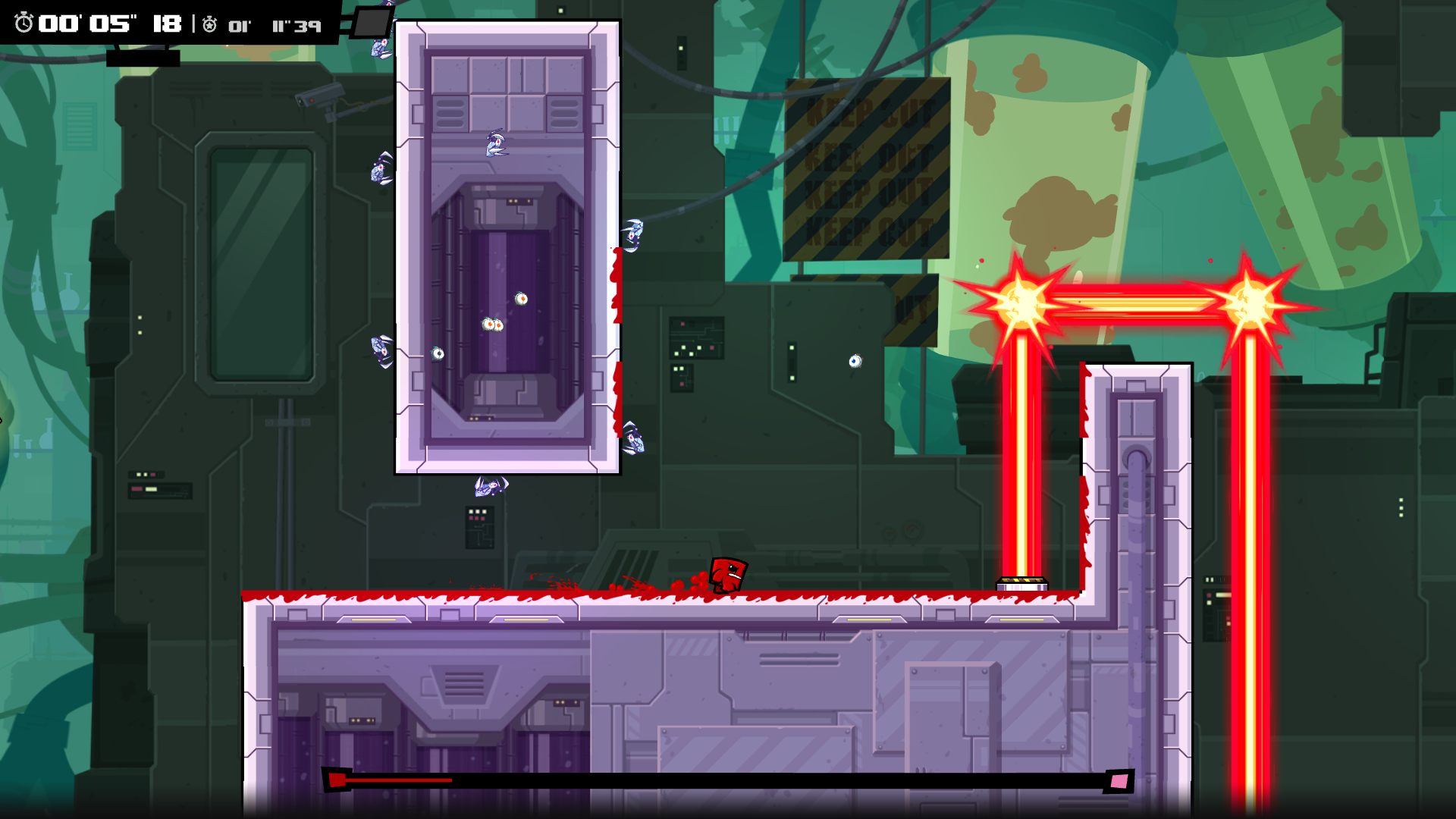Viewport: 1456px width, 819px height.
Task: Select the floating eyeball enemy near center
Action: tap(493, 326)
